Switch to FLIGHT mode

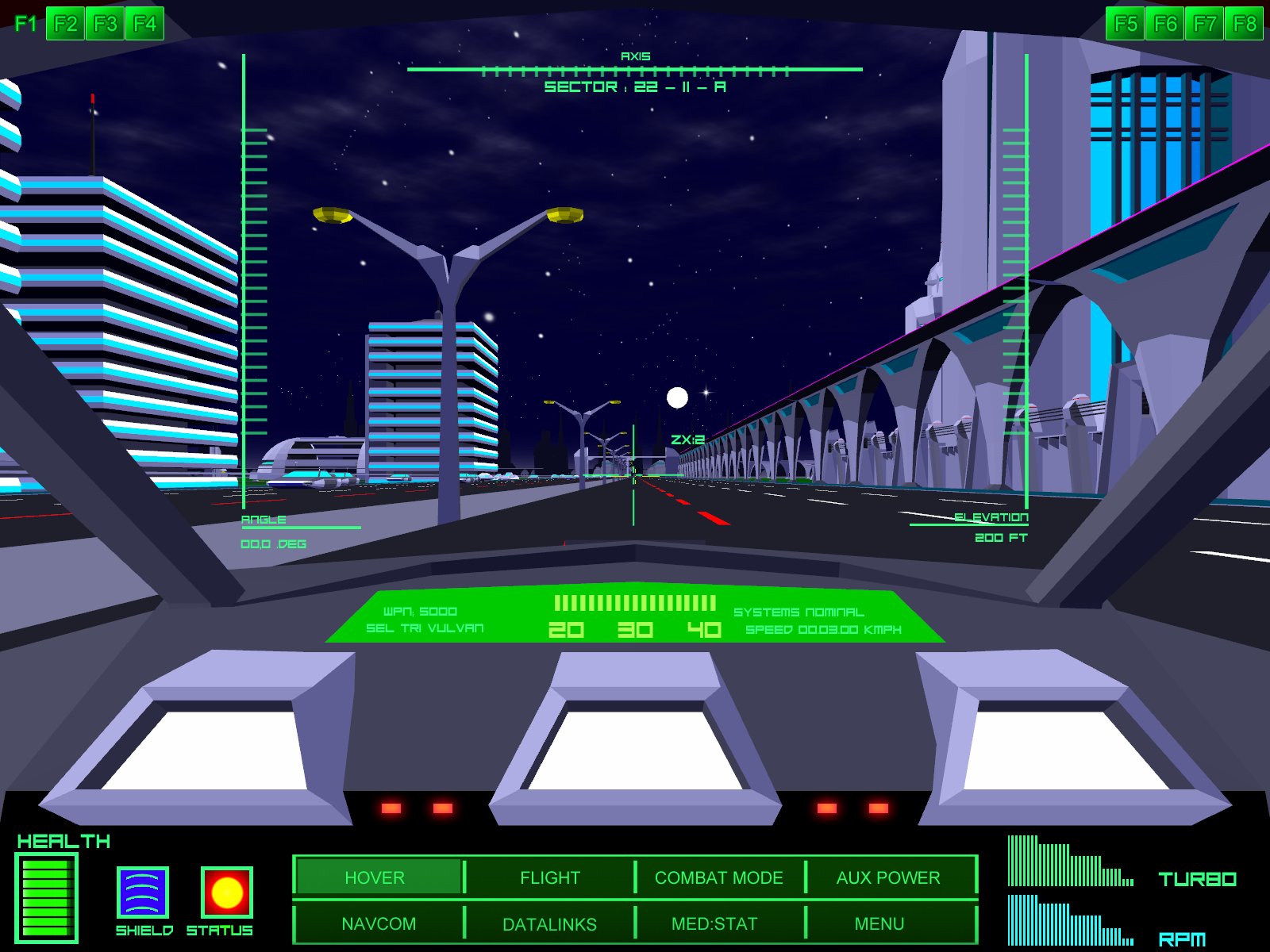549,877
